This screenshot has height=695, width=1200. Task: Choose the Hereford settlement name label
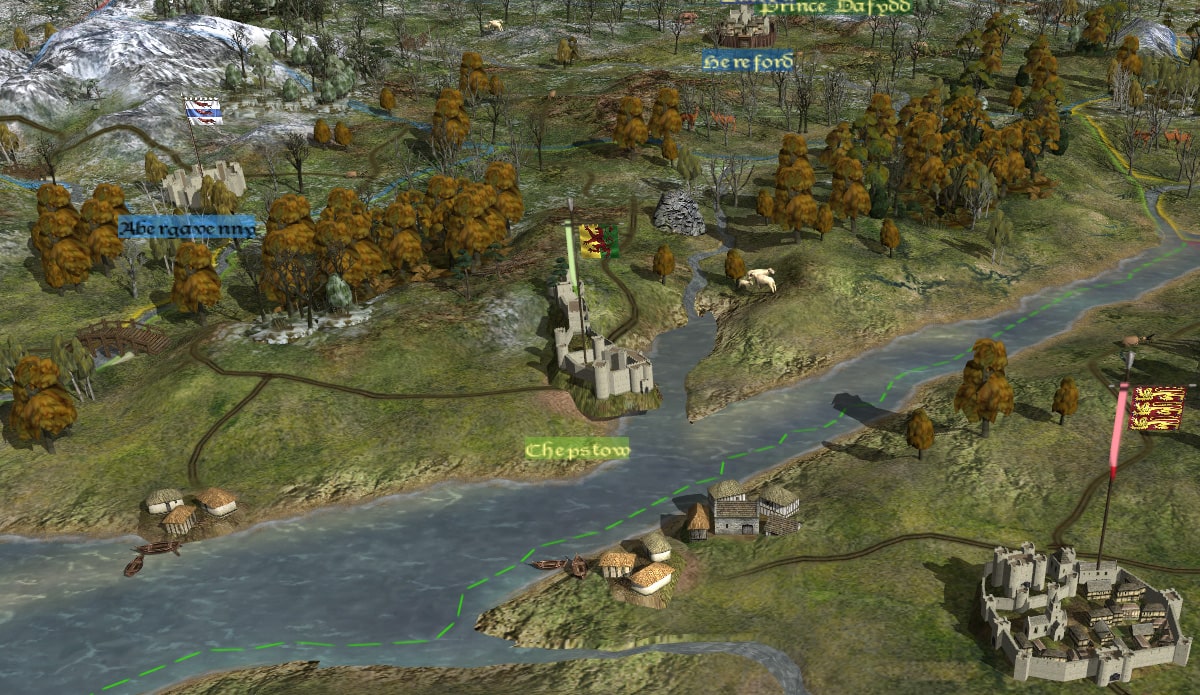coord(748,62)
